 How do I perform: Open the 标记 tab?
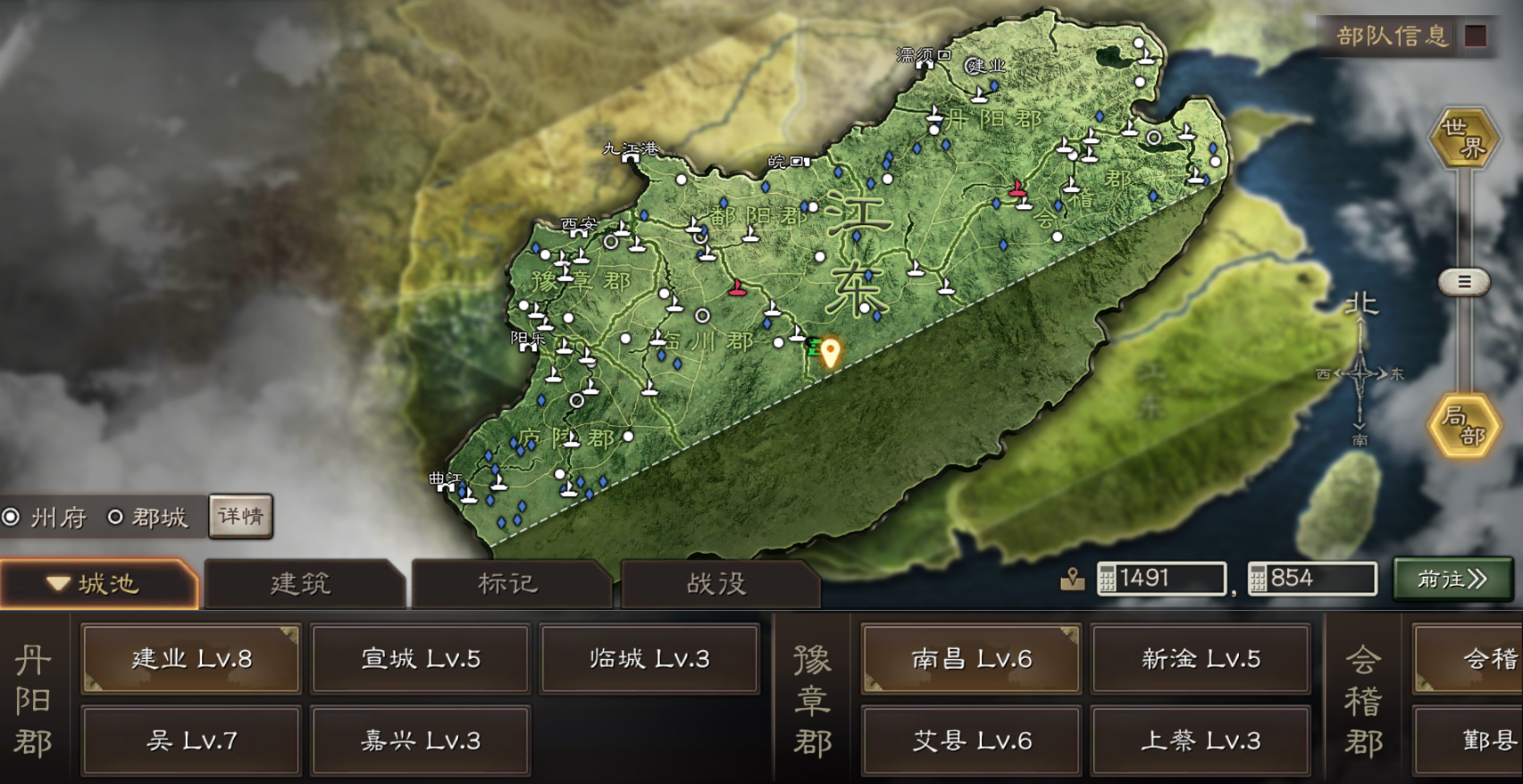pyautogui.click(x=509, y=583)
